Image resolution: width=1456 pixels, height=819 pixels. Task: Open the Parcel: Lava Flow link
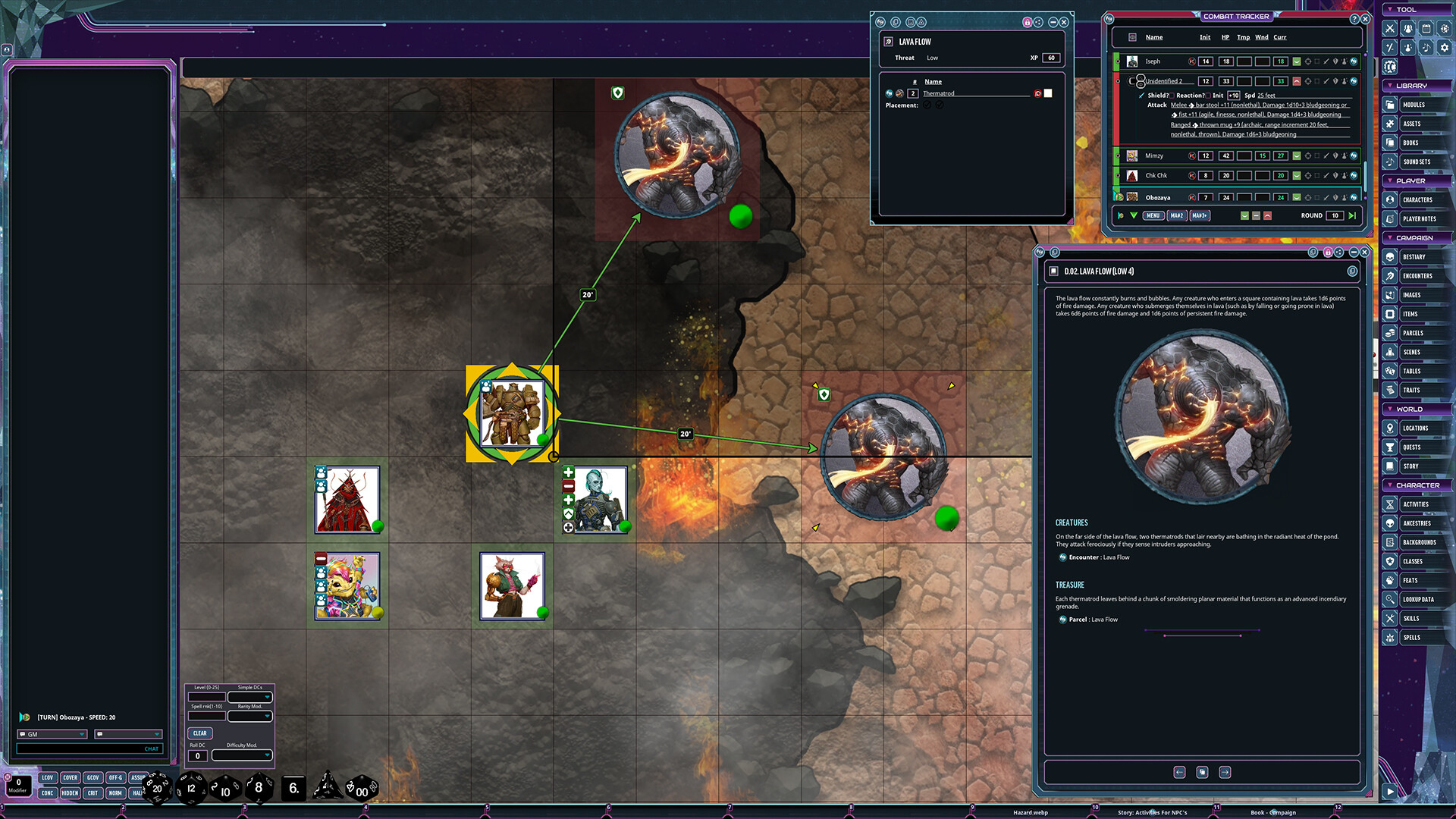click(1093, 620)
